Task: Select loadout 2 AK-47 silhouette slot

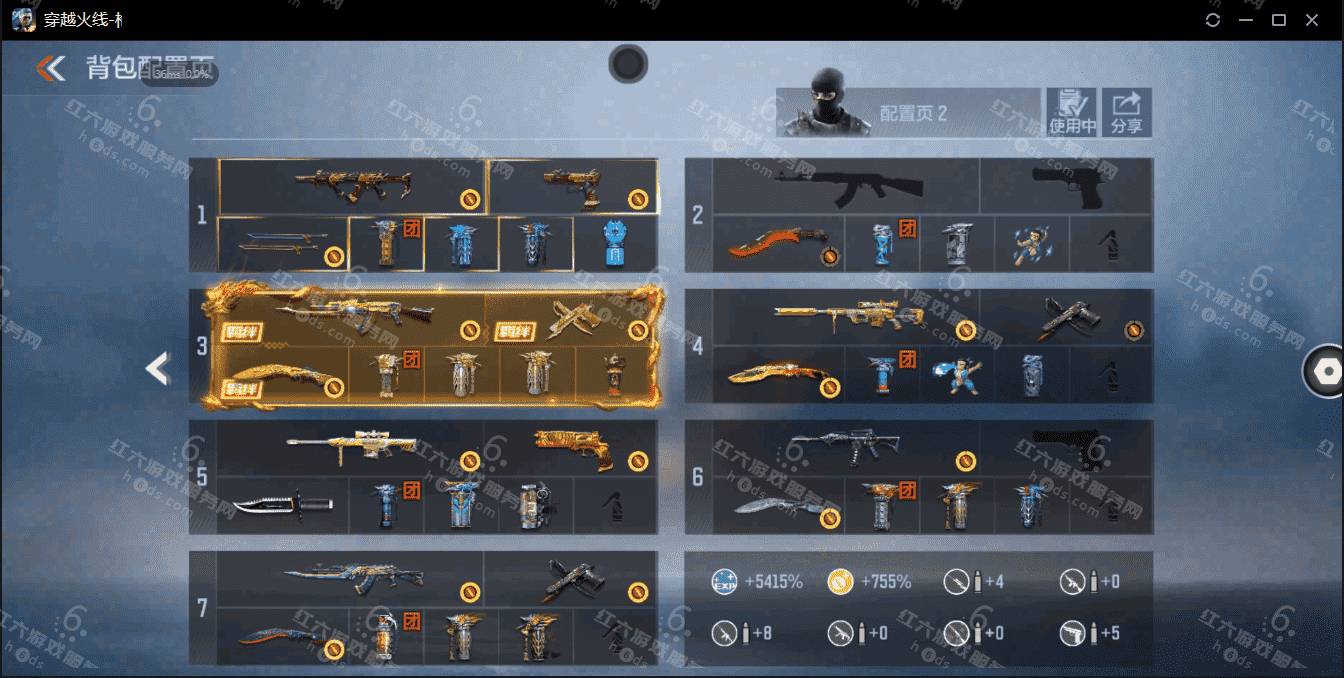Action: pos(846,185)
